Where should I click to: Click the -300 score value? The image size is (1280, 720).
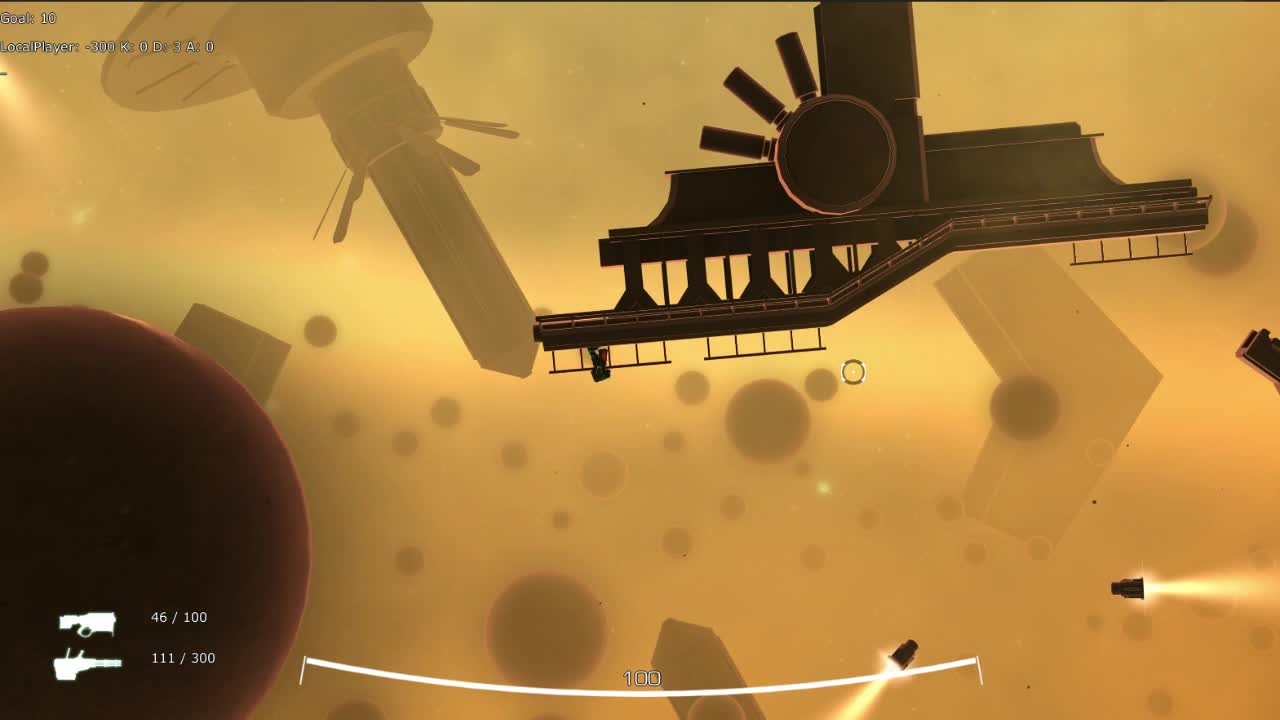point(102,46)
